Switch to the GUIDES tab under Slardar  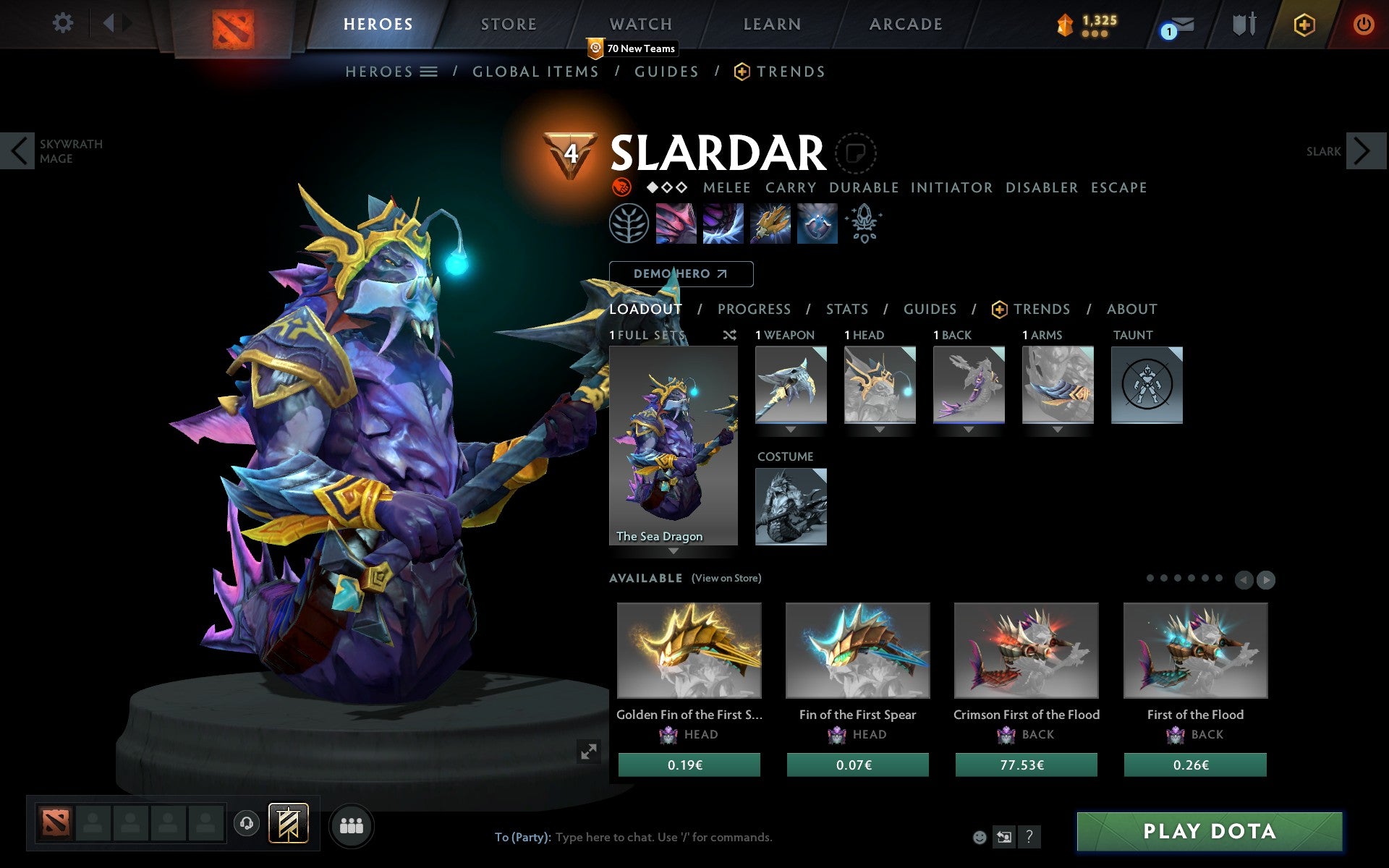click(930, 309)
